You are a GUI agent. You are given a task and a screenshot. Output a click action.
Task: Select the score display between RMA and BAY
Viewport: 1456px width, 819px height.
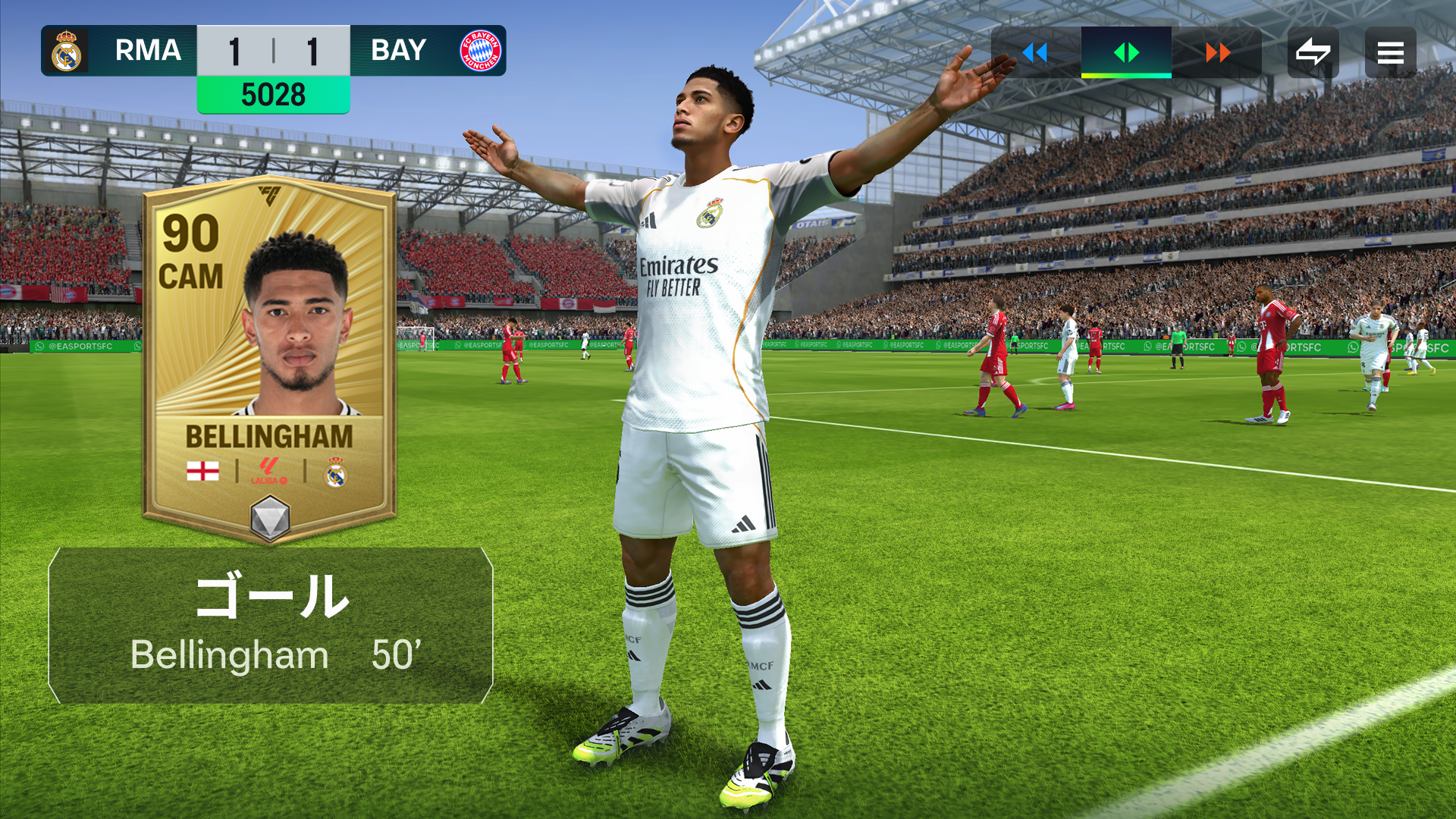(273, 51)
